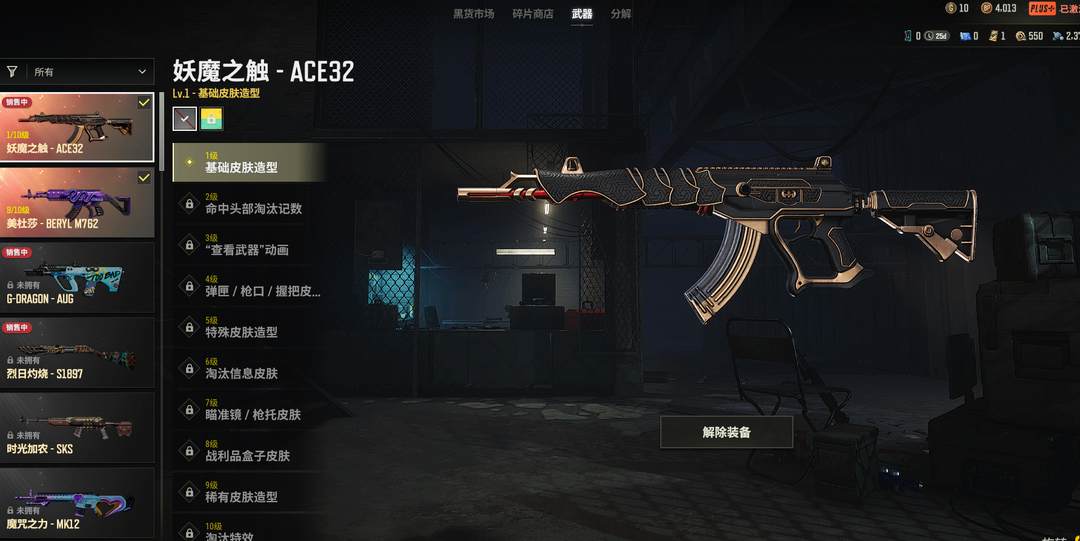
Task: Choose the 魔咒之力 - MK12 skin
Action: [x=77, y=503]
